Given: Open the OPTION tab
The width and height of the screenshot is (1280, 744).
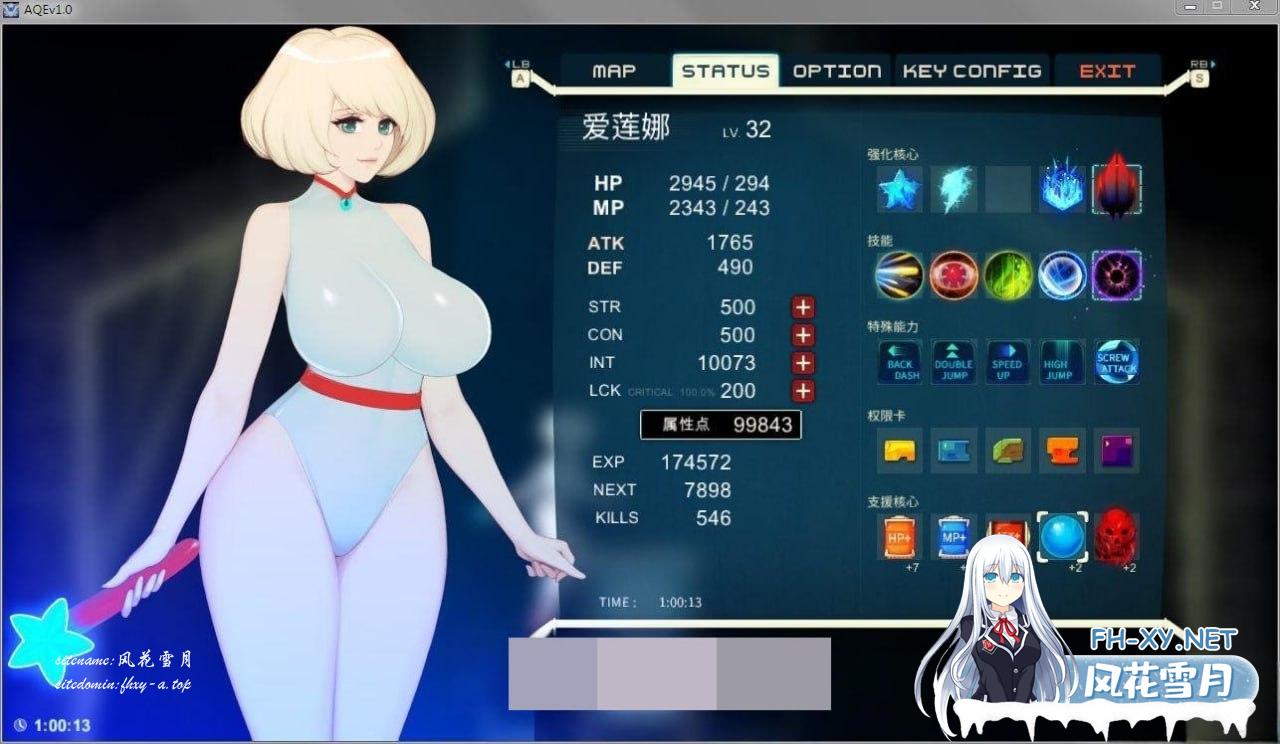Looking at the screenshot, I should click(837, 71).
